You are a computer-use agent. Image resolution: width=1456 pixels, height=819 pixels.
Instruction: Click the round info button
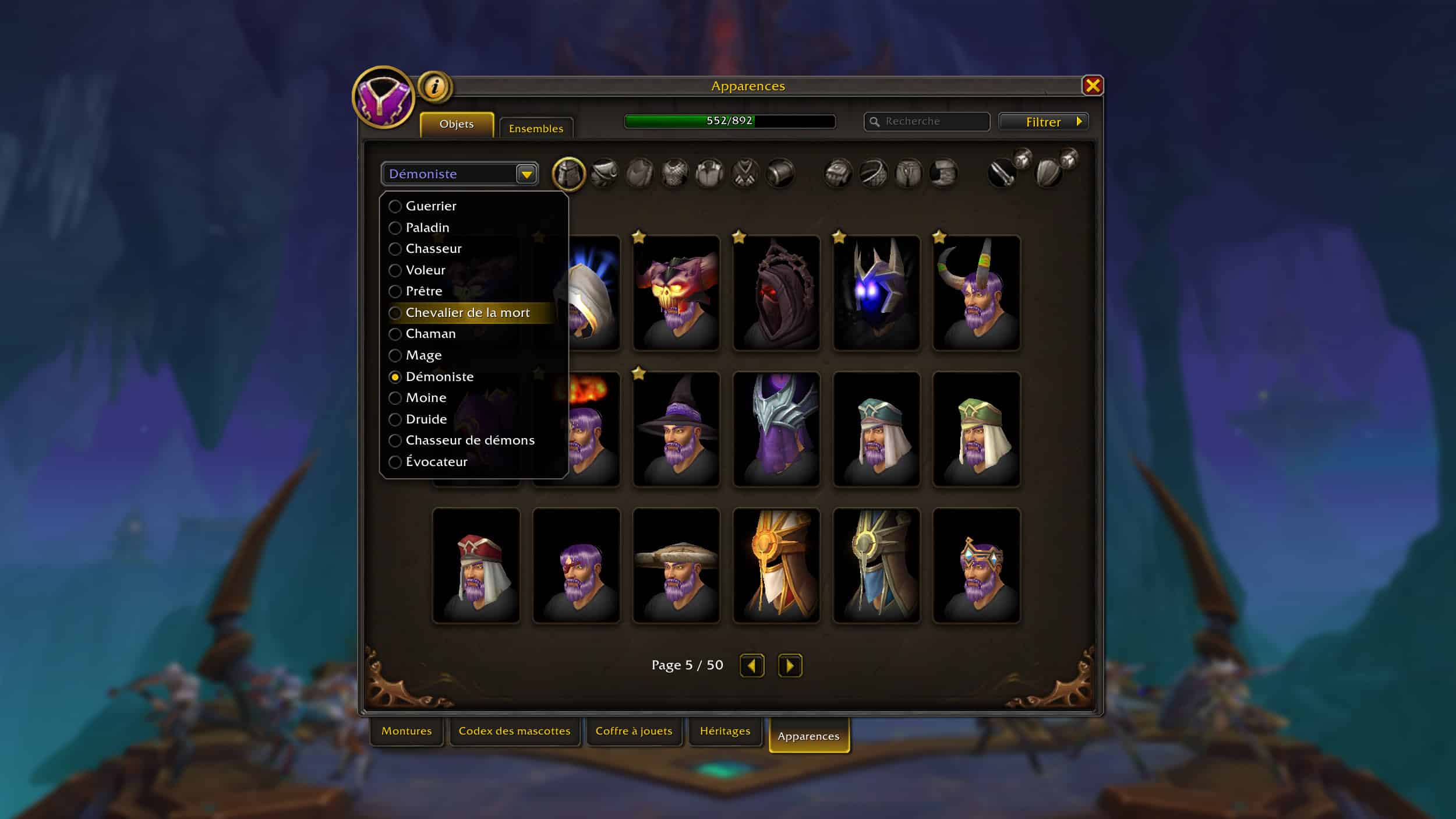[434, 87]
